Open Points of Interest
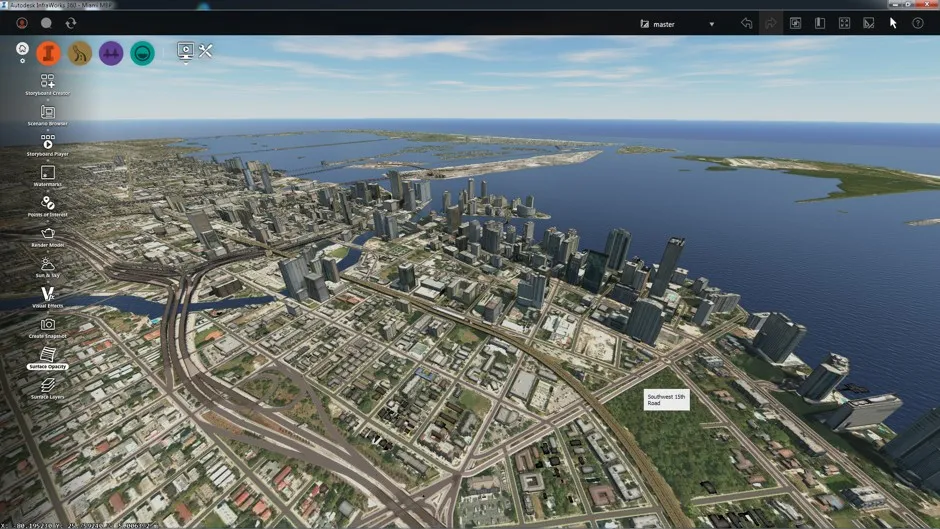The image size is (940, 529). [48, 203]
